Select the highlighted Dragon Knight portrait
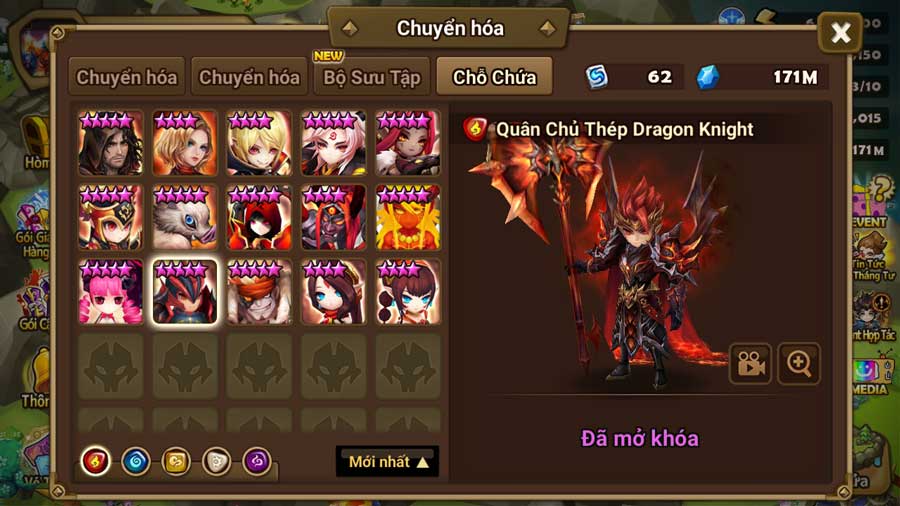The height and width of the screenshot is (506, 900). (185, 292)
